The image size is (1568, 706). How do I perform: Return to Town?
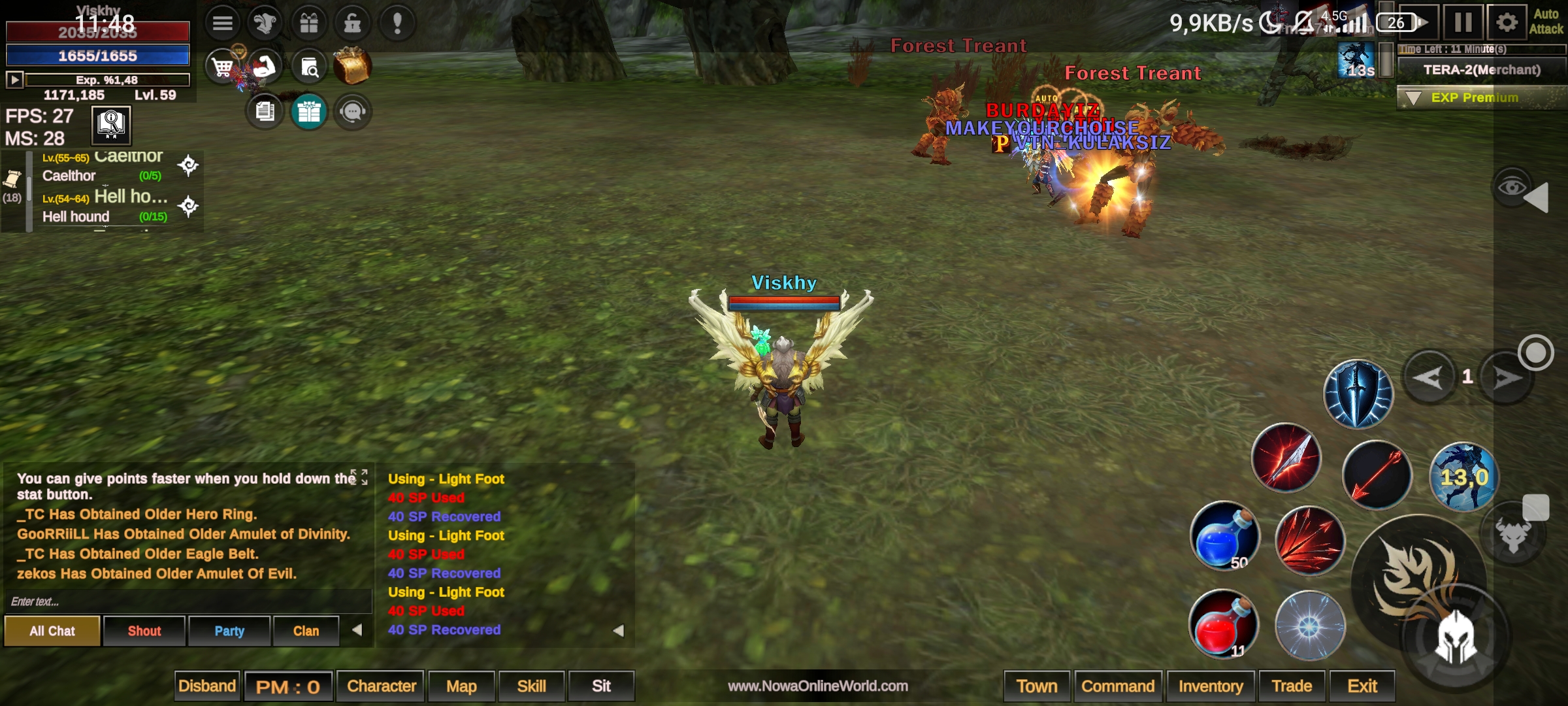1037,686
